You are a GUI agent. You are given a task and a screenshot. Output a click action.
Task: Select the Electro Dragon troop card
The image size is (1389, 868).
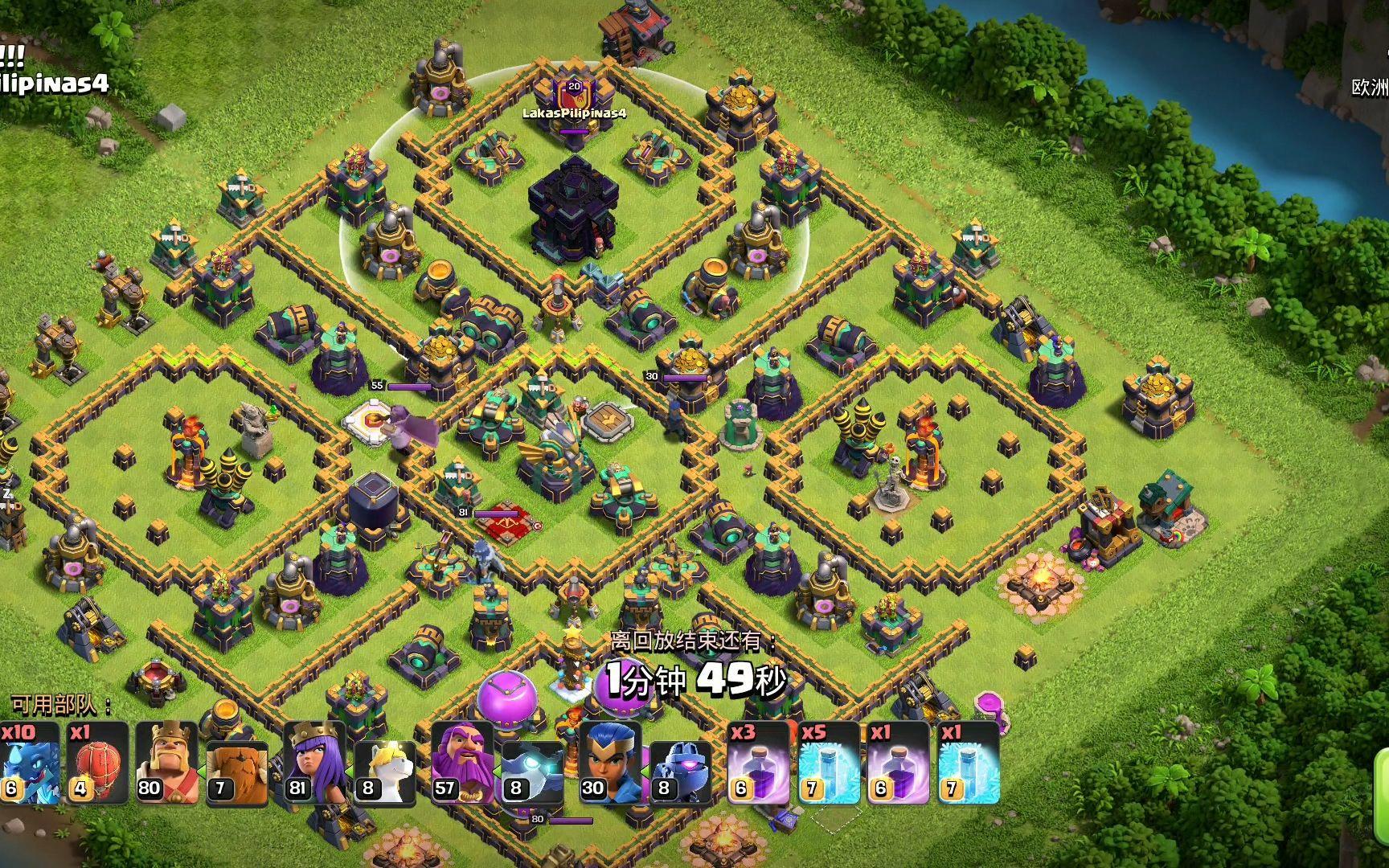(29, 764)
